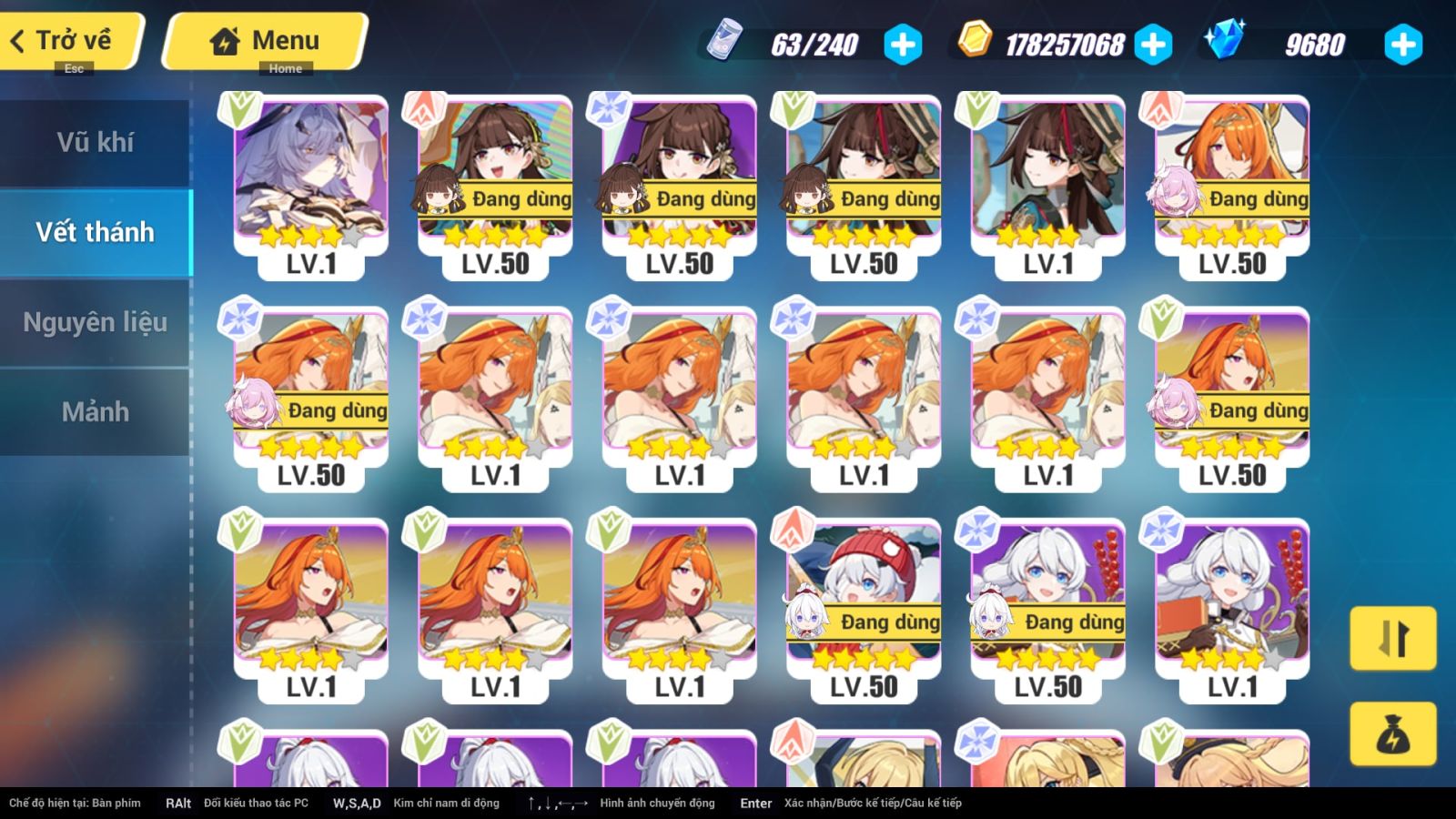
Task: Add more gold coins with plus button
Action: (1153, 45)
